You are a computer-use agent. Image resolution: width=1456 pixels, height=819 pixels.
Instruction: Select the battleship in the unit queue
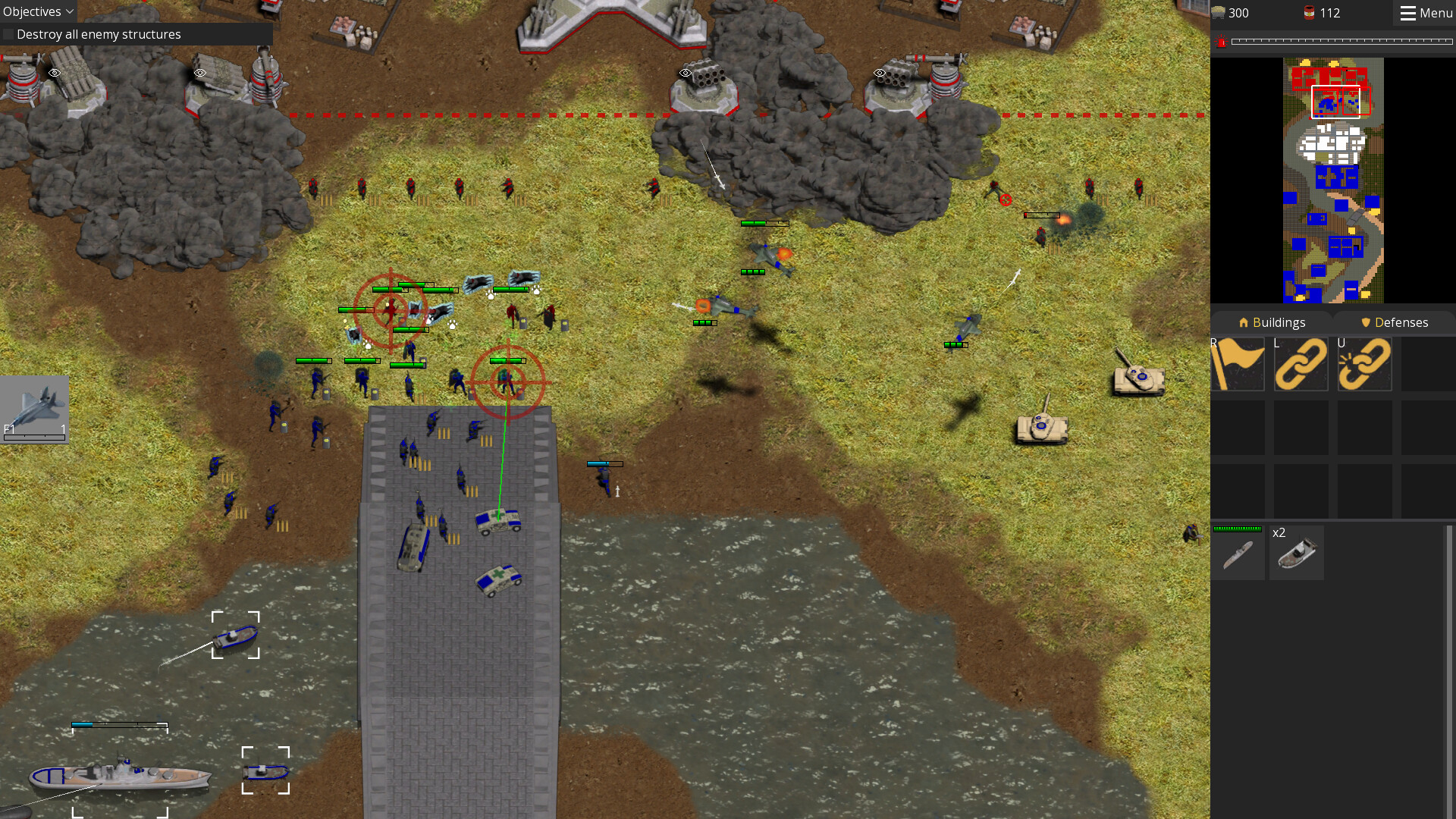tap(1238, 552)
